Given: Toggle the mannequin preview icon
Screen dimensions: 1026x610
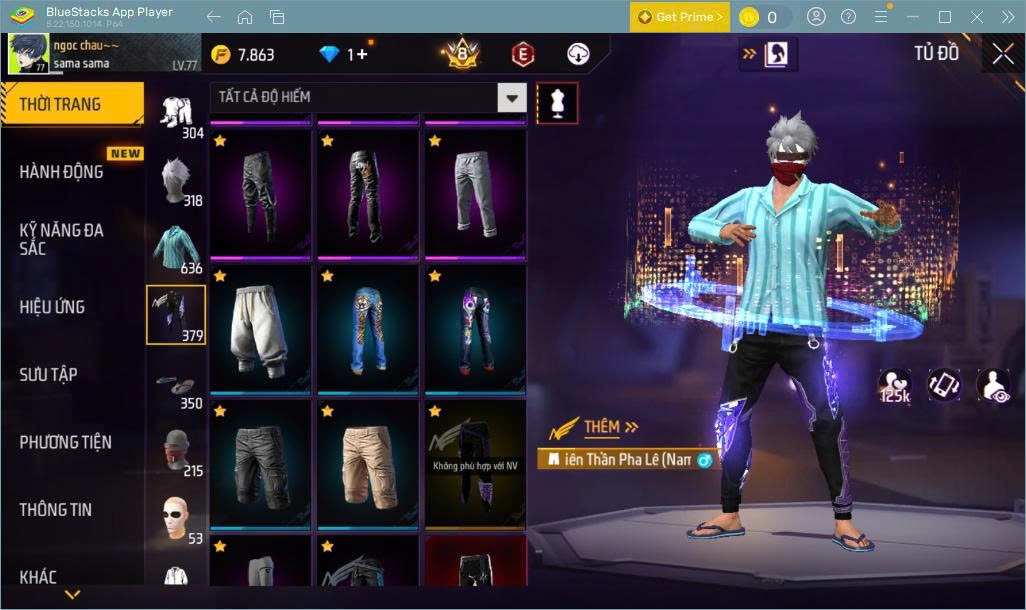Looking at the screenshot, I should [557, 103].
